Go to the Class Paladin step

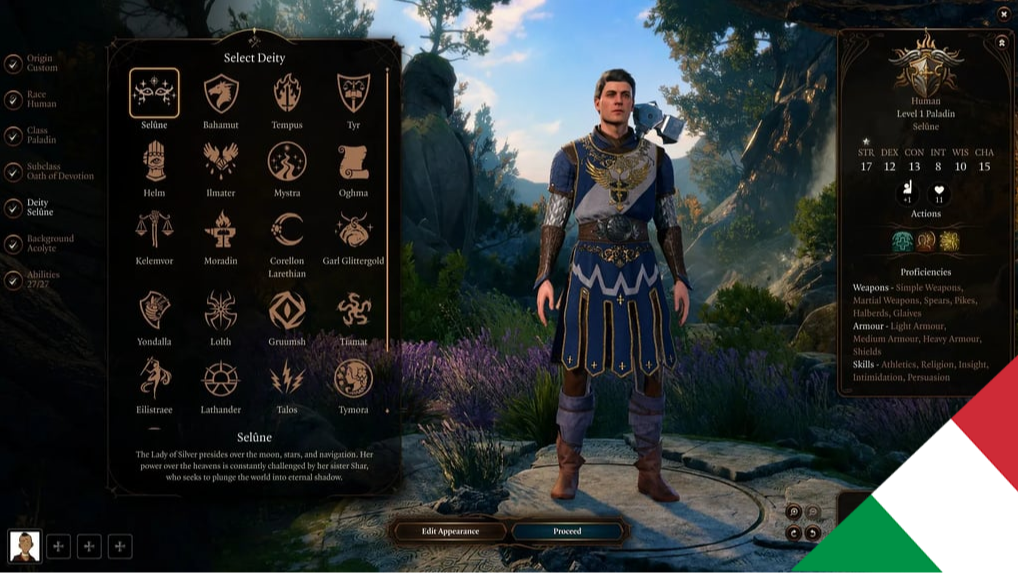(x=40, y=136)
